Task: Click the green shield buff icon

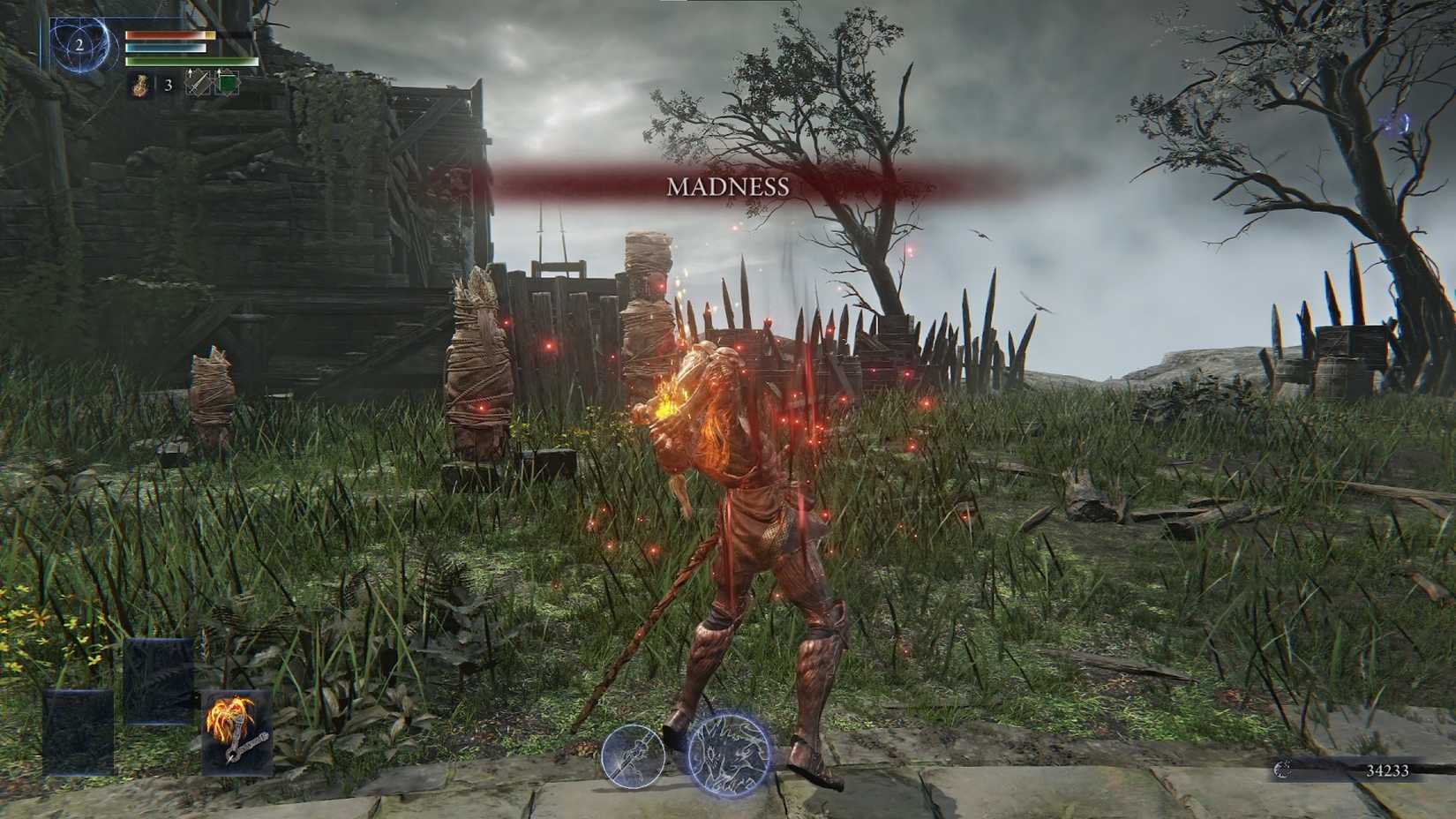Action: [x=228, y=82]
